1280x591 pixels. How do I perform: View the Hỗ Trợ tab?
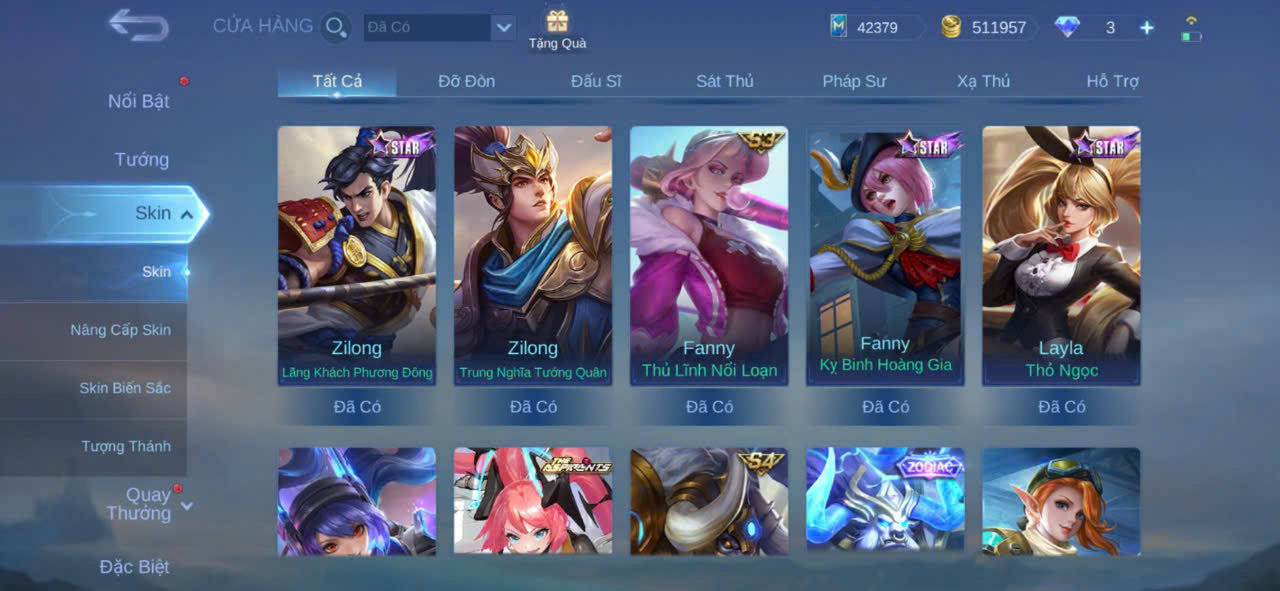[x=1112, y=81]
